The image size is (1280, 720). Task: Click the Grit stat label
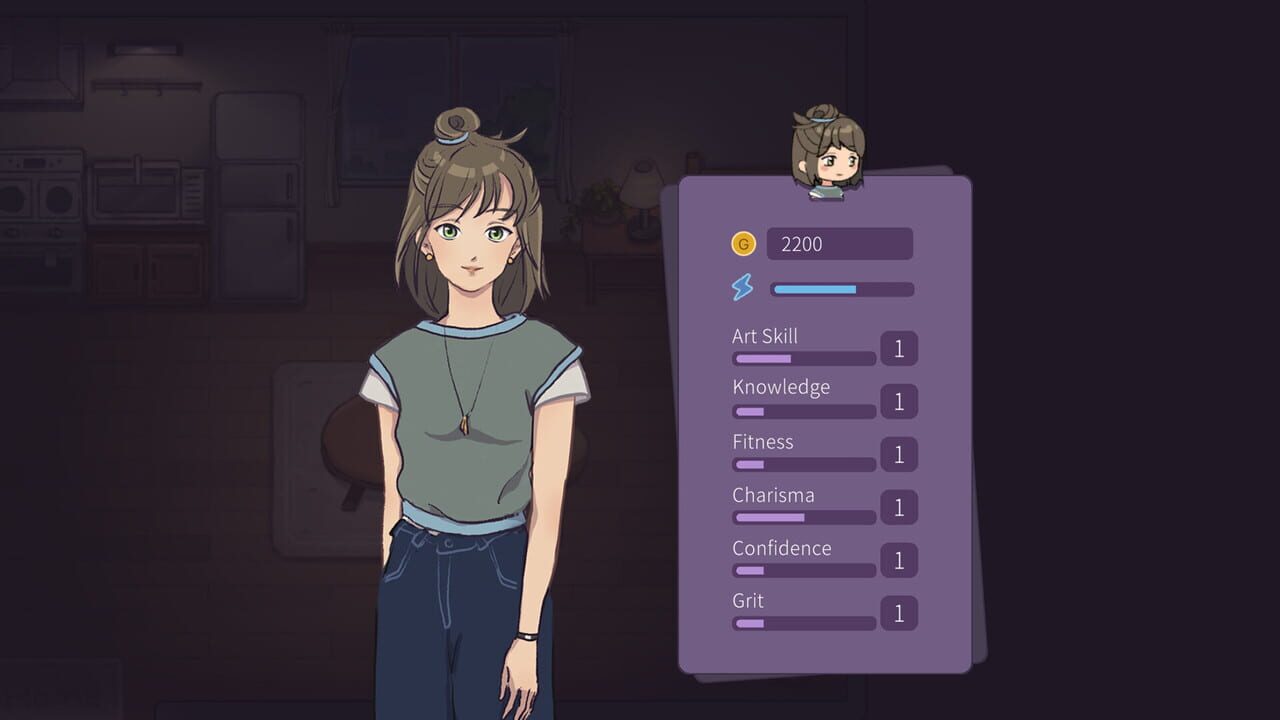pos(747,601)
